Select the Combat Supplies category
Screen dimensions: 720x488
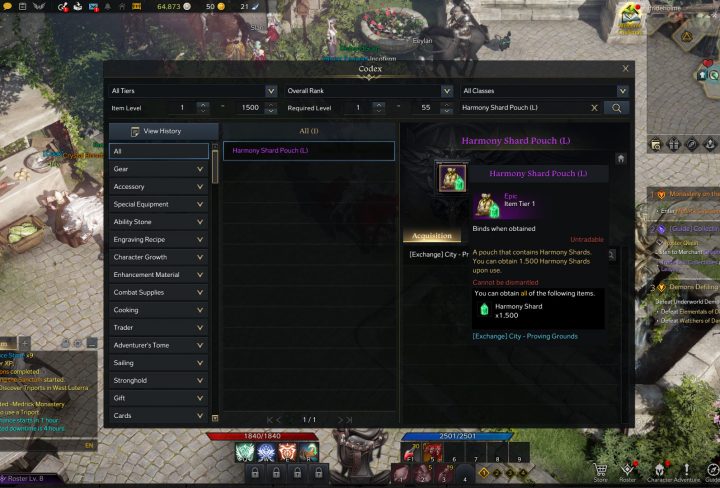[160, 292]
